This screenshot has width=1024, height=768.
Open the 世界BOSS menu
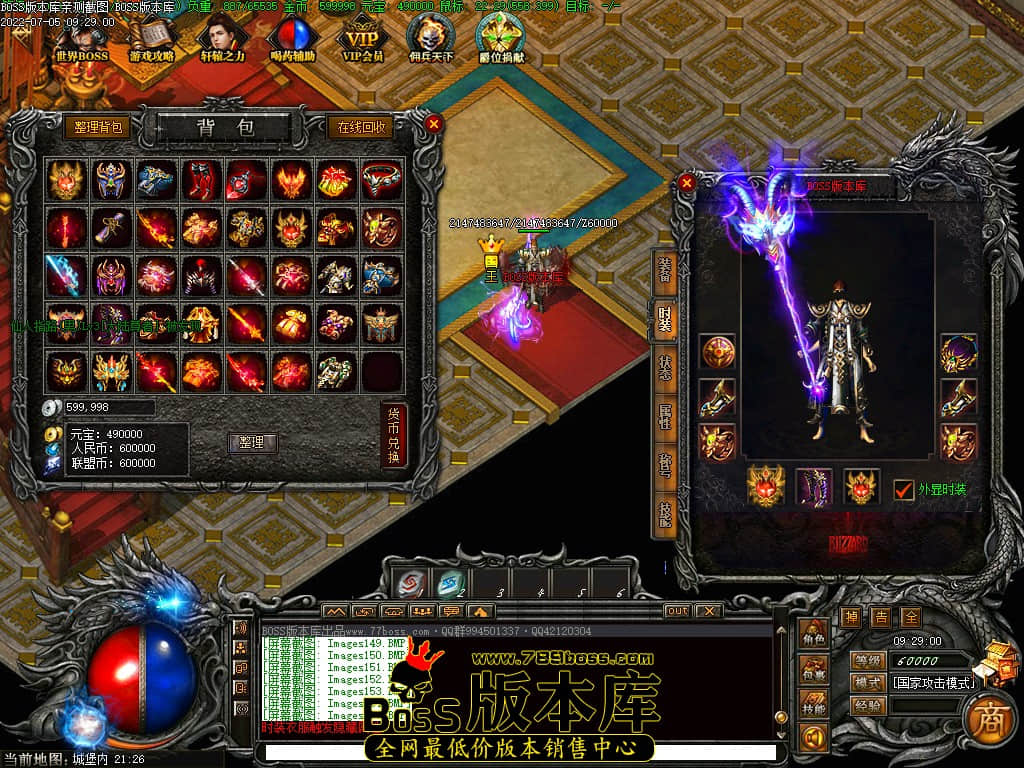(81, 38)
